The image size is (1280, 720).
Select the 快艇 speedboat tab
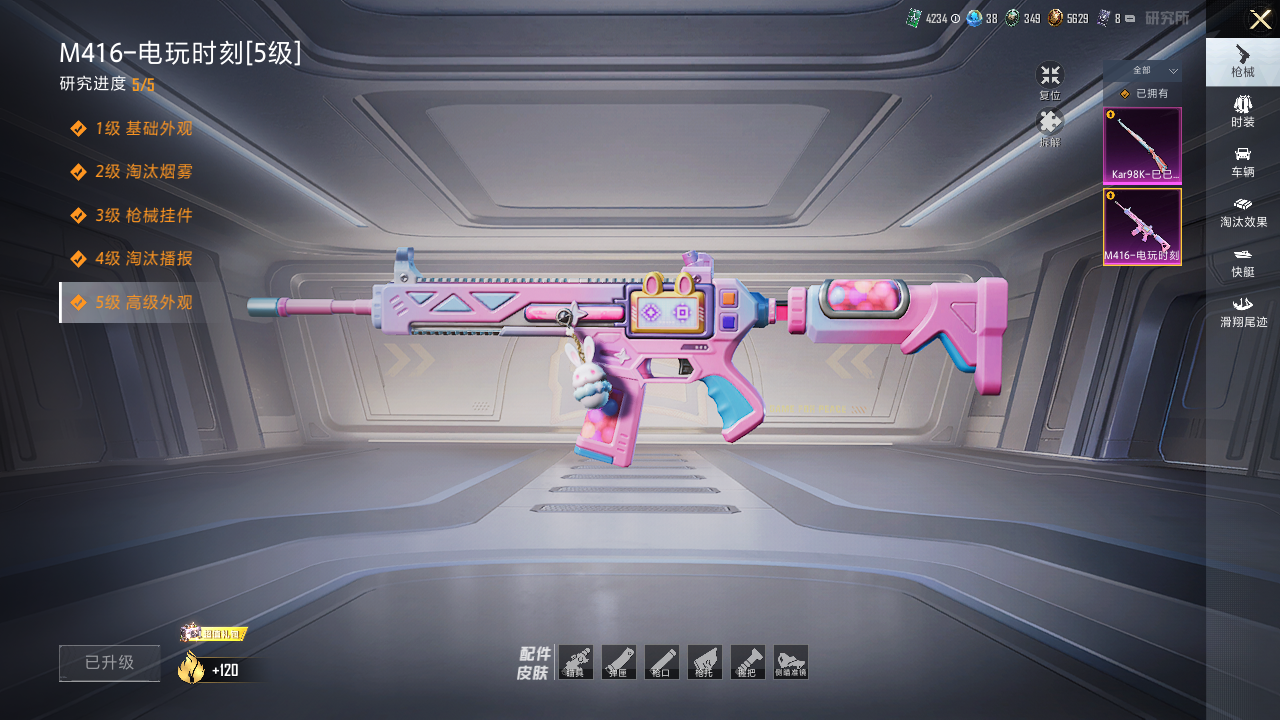click(1242, 261)
